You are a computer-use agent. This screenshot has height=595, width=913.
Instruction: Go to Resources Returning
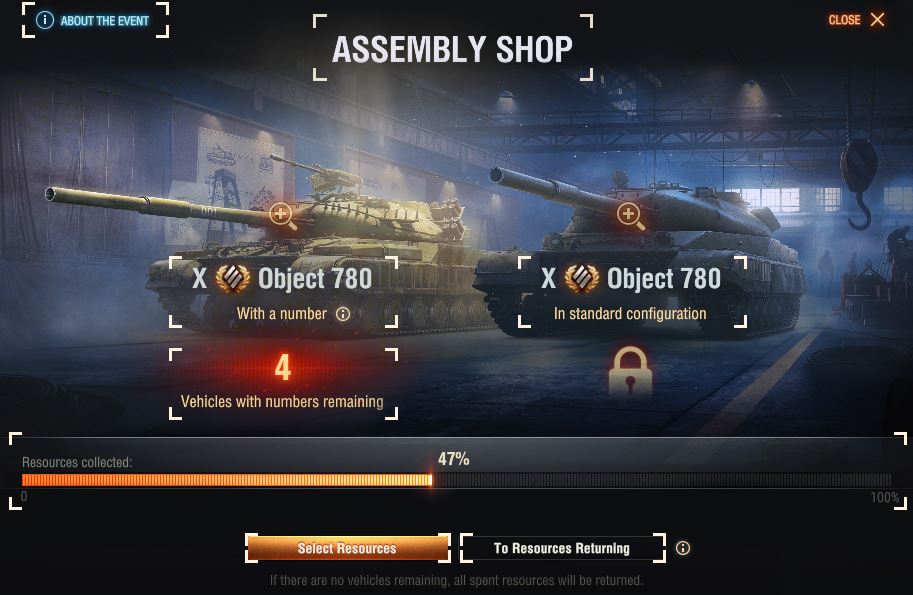pyautogui.click(x=562, y=548)
